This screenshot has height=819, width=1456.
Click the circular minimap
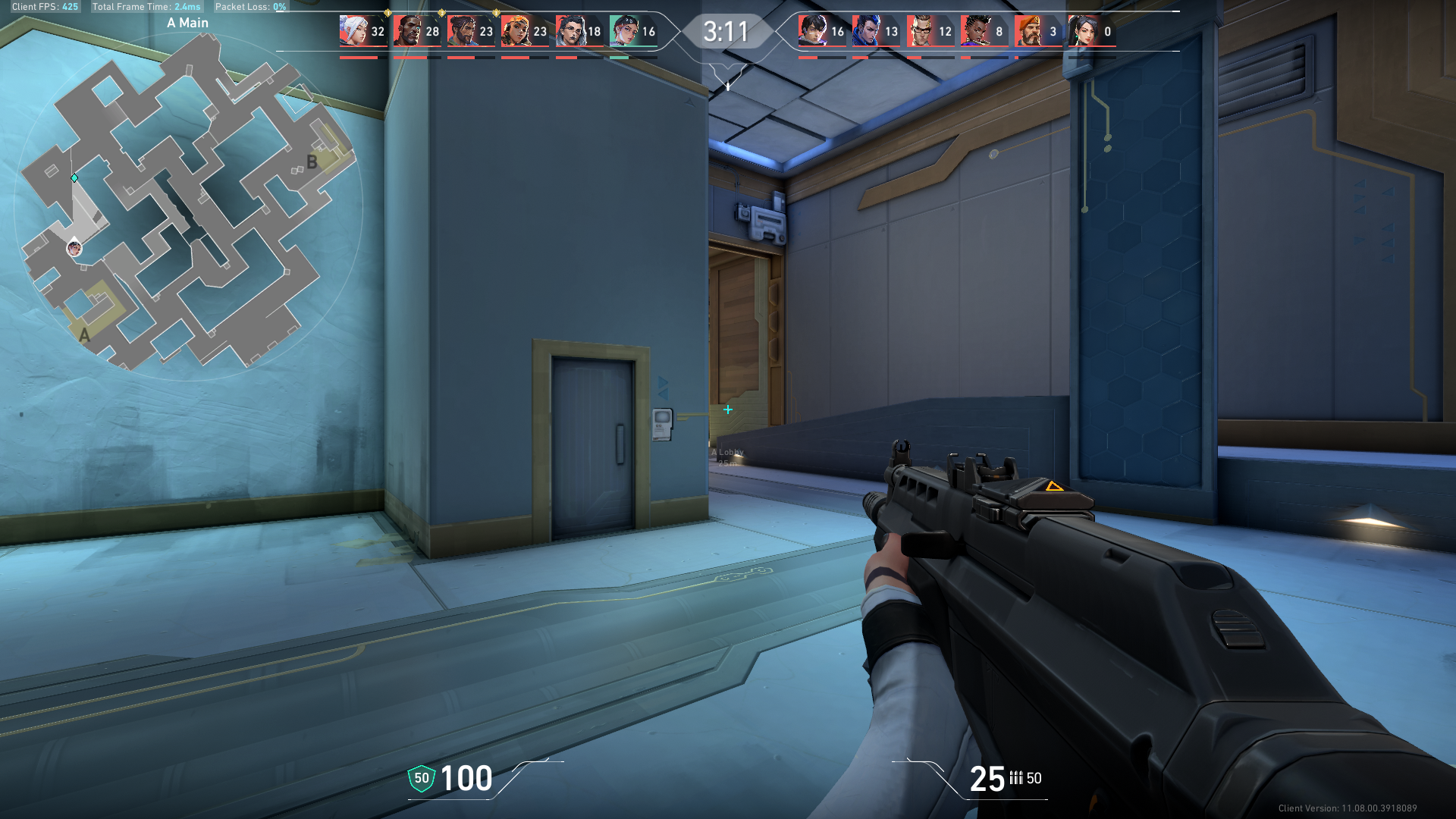click(x=188, y=206)
